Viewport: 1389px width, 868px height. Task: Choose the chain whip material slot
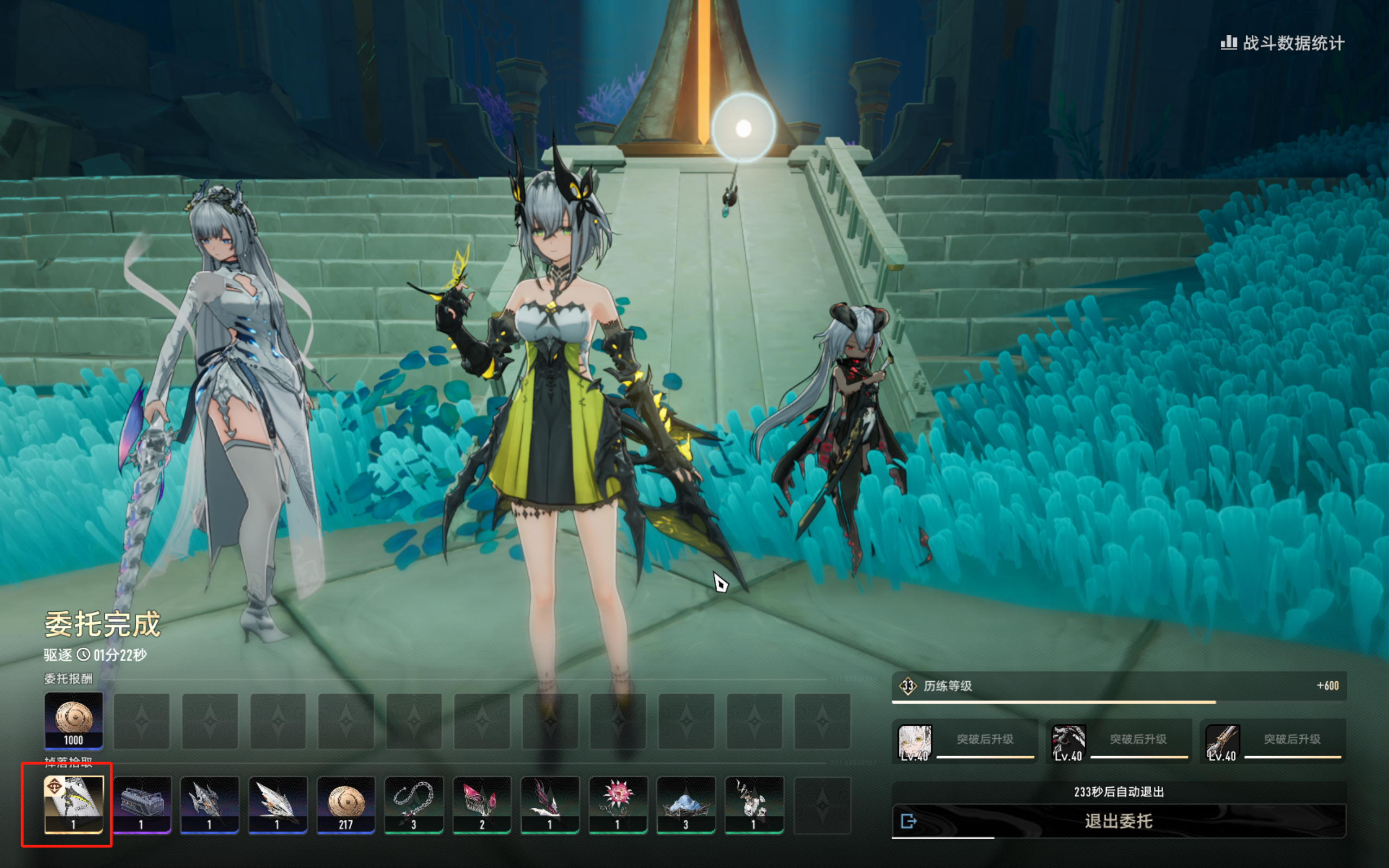[x=413, y=804]
